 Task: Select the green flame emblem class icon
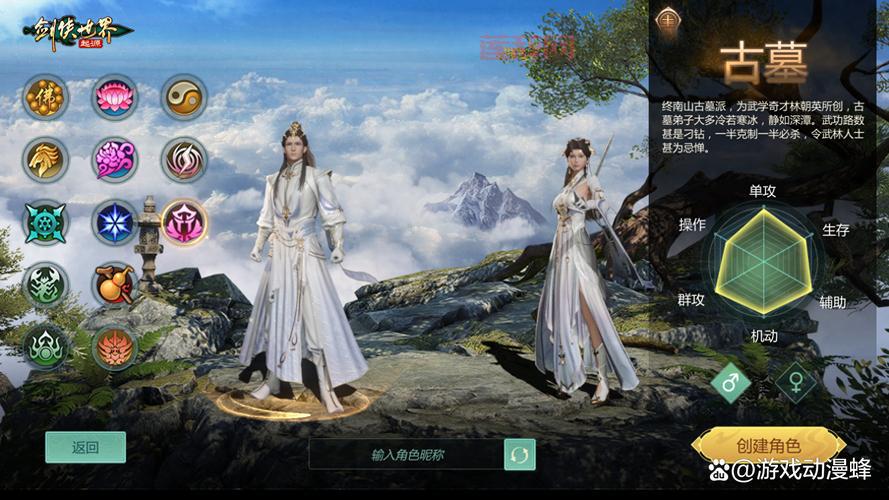tap(46, 347)
